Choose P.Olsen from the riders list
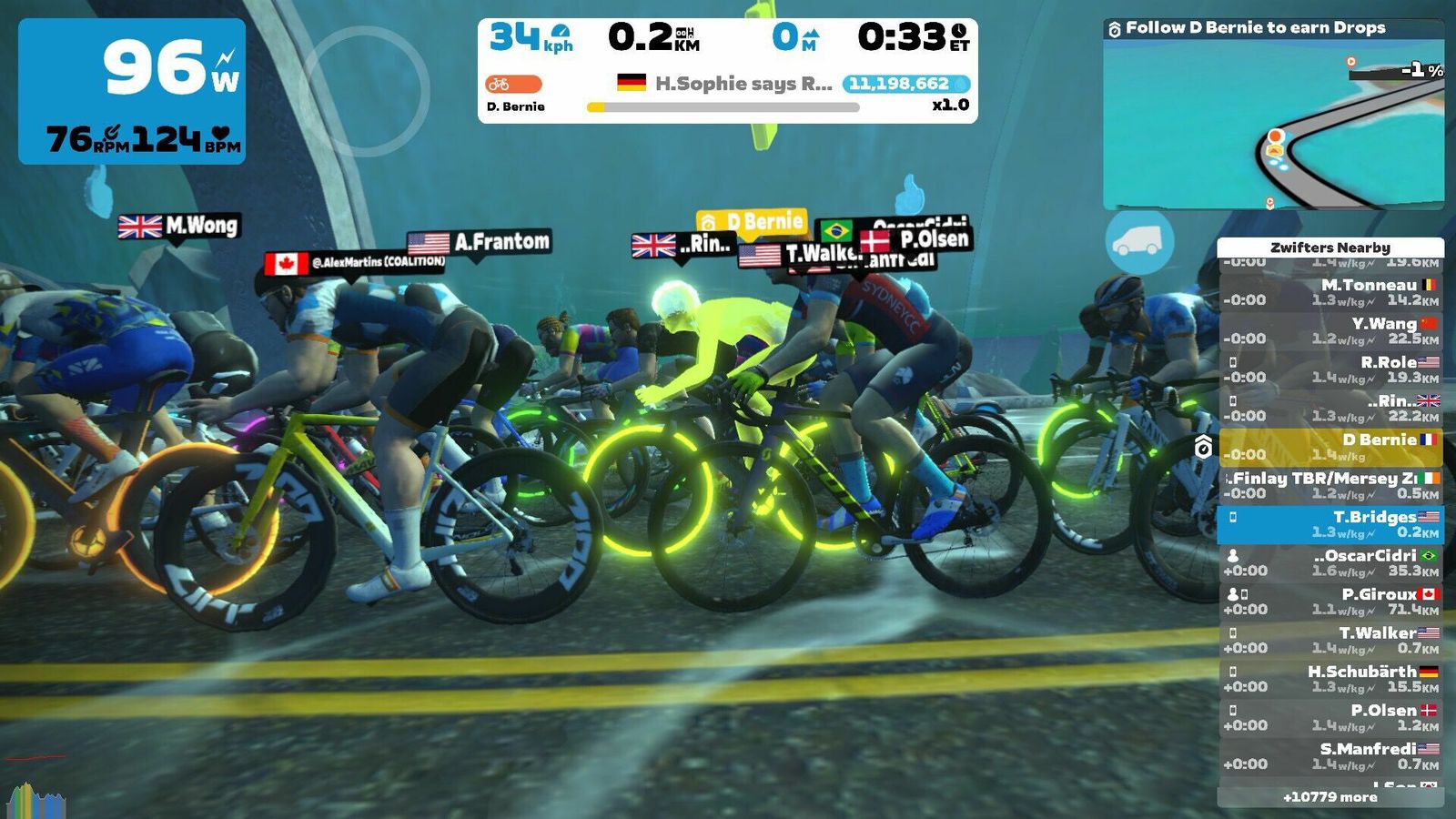The height and width of the screenshot is (819, 1456). (x=1330, y=718)
